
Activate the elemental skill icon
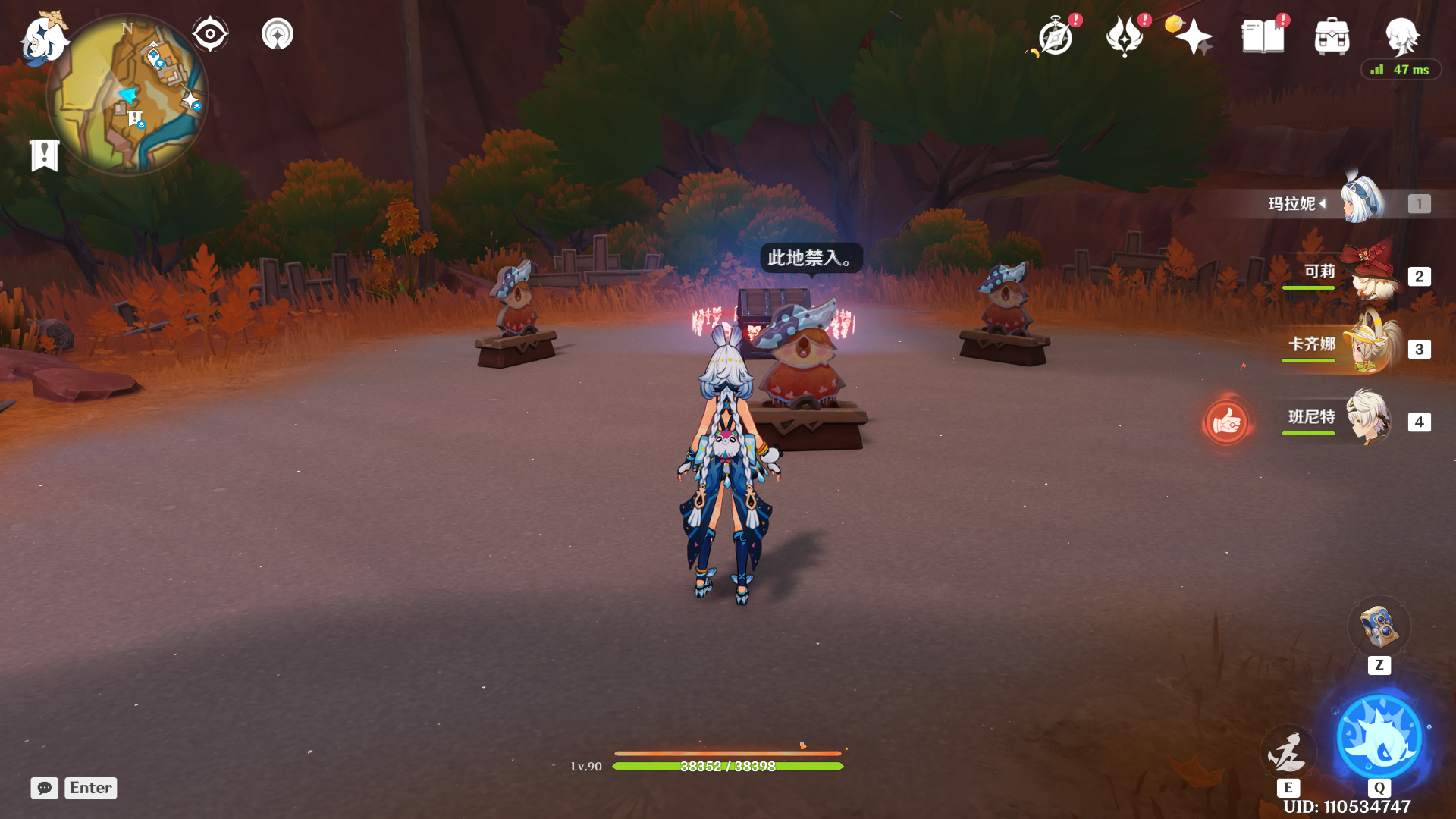(1288, 752)
